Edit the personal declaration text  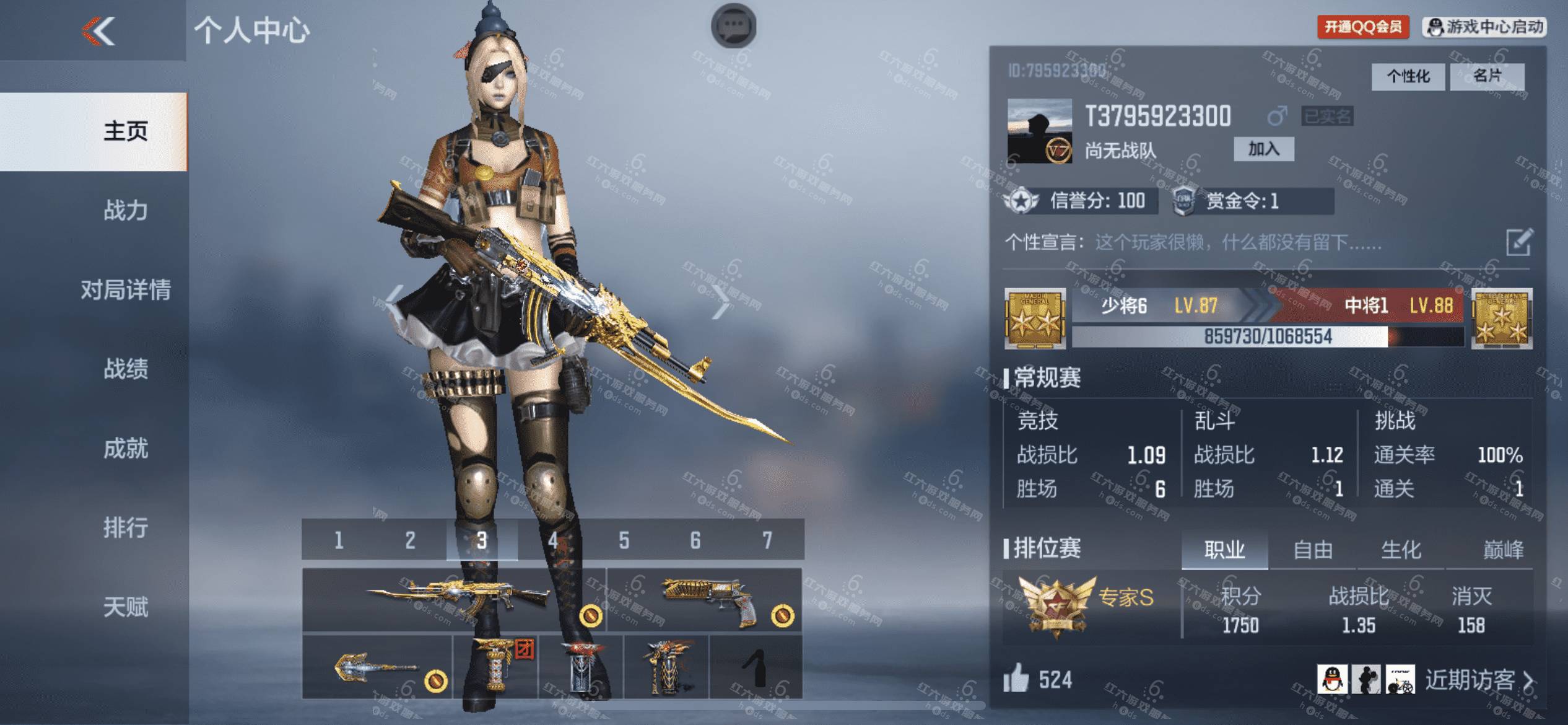click(x=1519, y=242)
